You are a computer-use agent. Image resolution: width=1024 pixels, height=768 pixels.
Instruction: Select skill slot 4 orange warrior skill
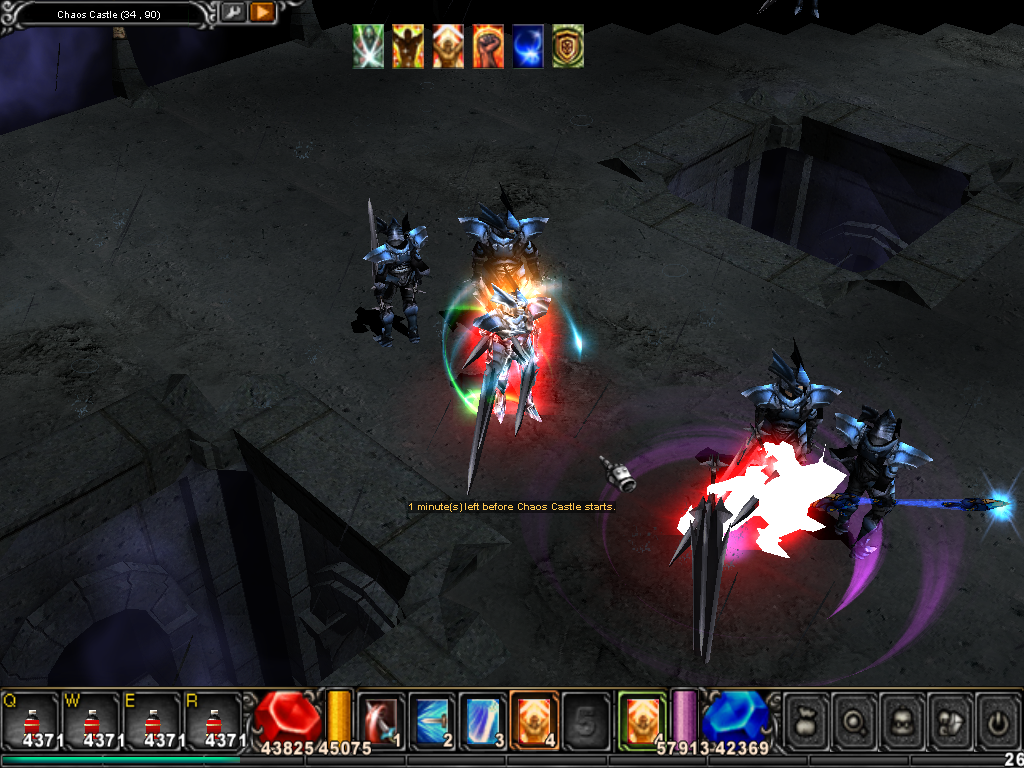point(535,718)
